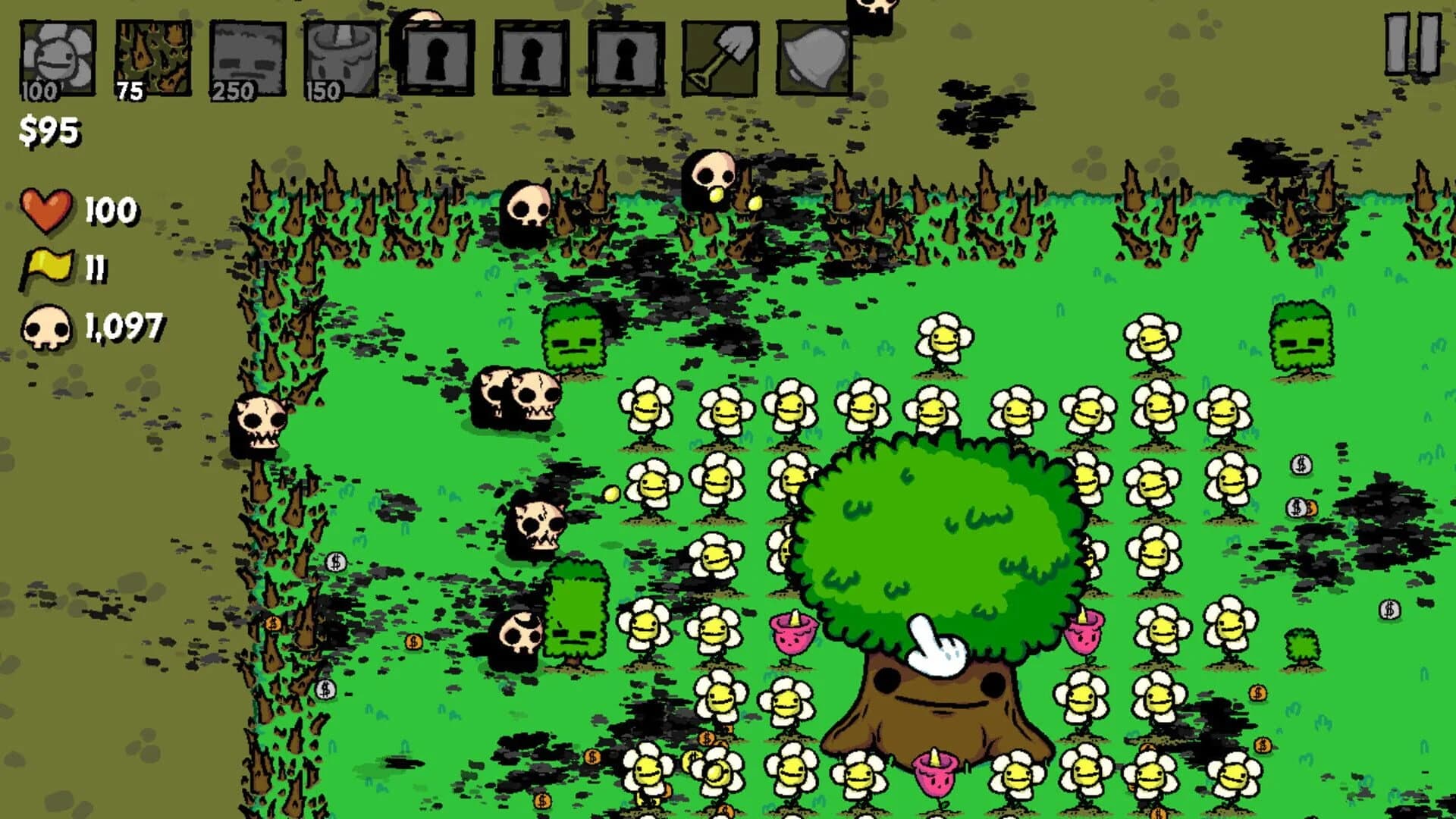Click the heart icon showing 100 health
Image resolution: width=1456 pixels, height=819 pixels.
[x=48, y=211]
